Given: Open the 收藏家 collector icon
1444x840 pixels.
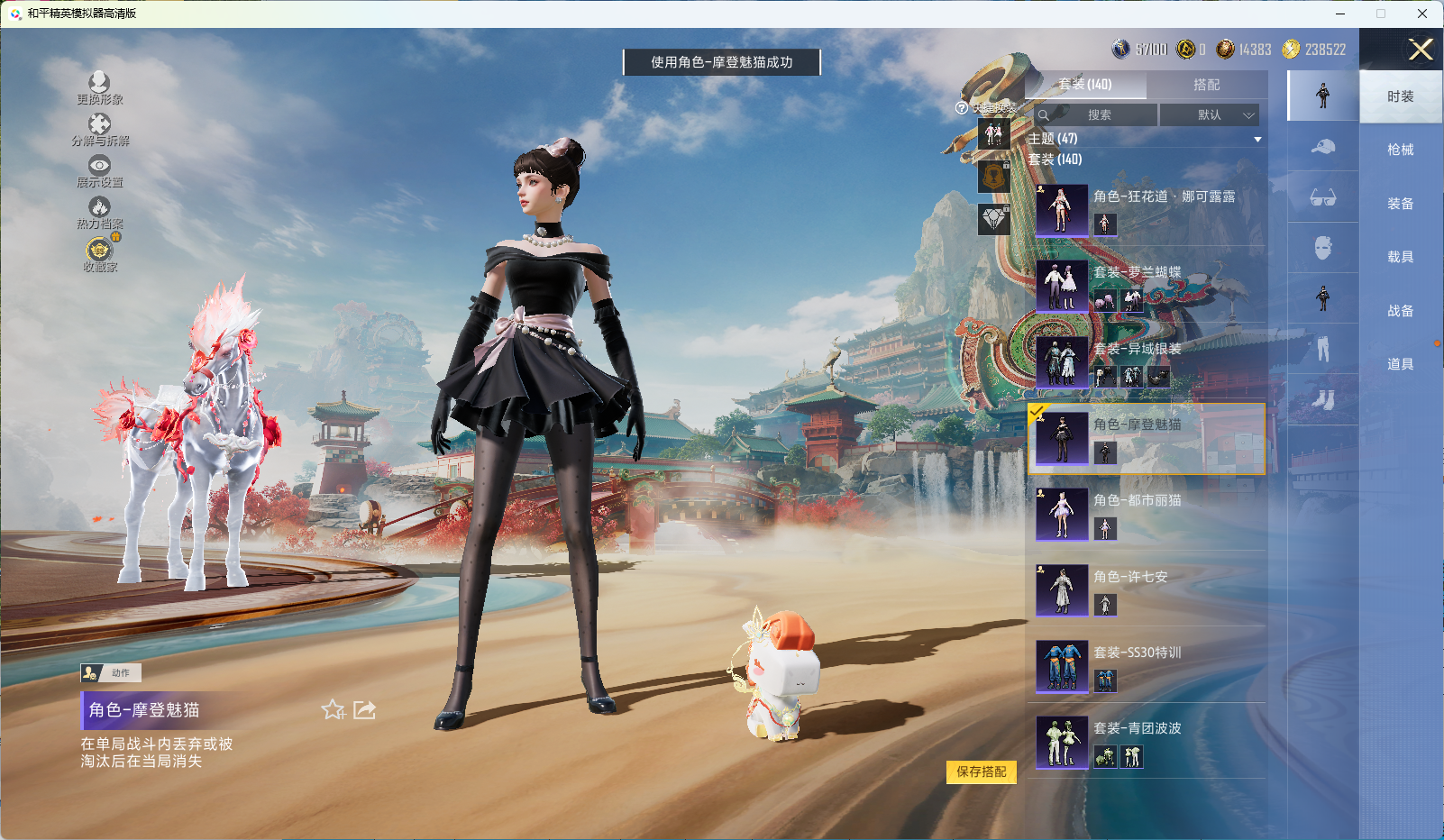Looking at the screenshot, I should tap(99, 253).
